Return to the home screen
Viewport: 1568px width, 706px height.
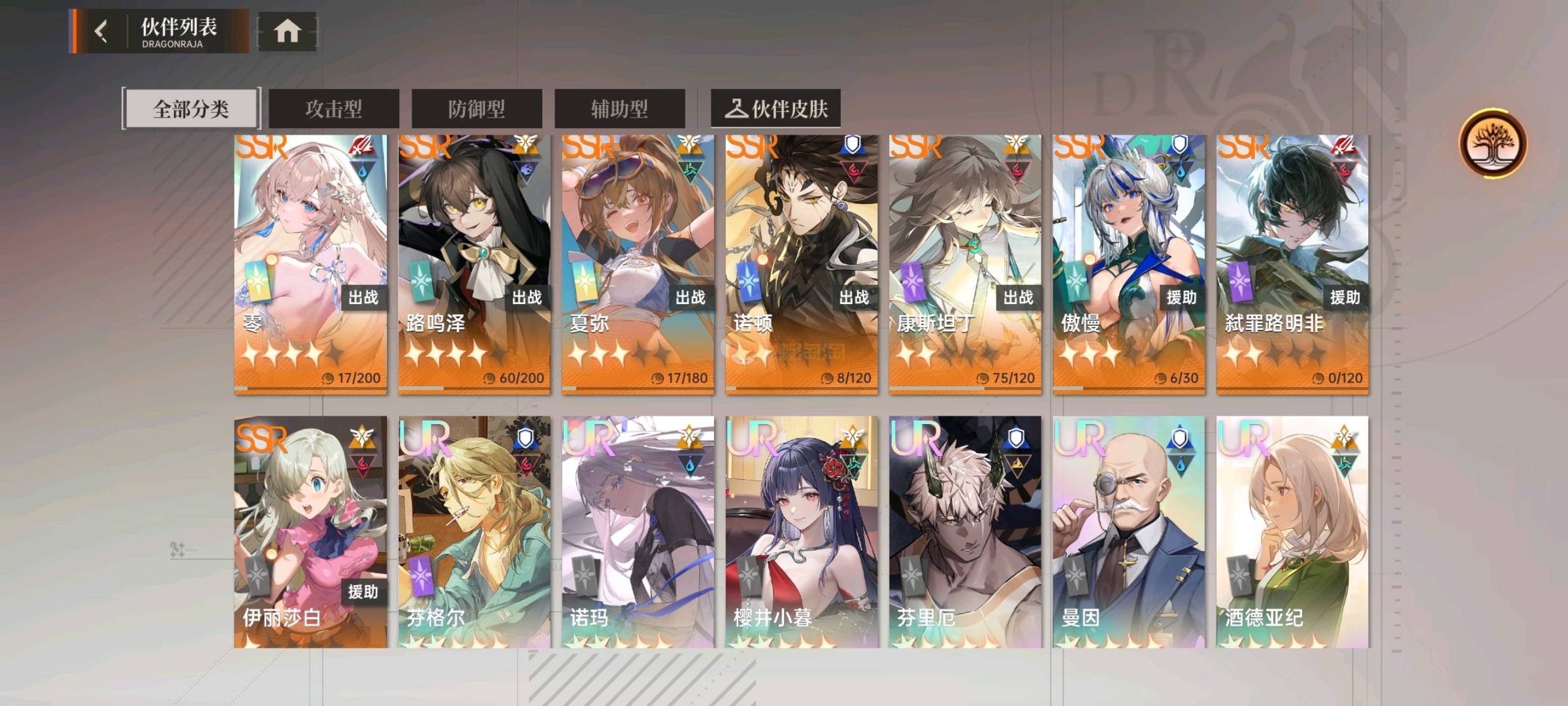point(287,31)
